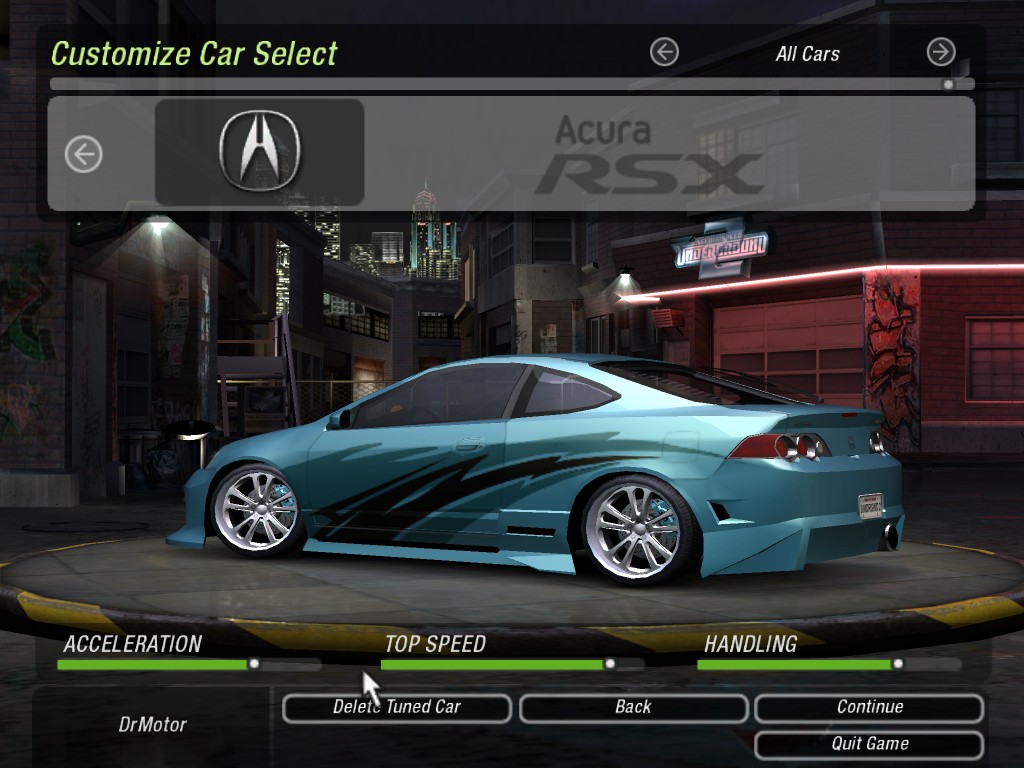Screen dimensions: 1024x768
Task: Go Back to the previous menu
Action: [633, 708]
